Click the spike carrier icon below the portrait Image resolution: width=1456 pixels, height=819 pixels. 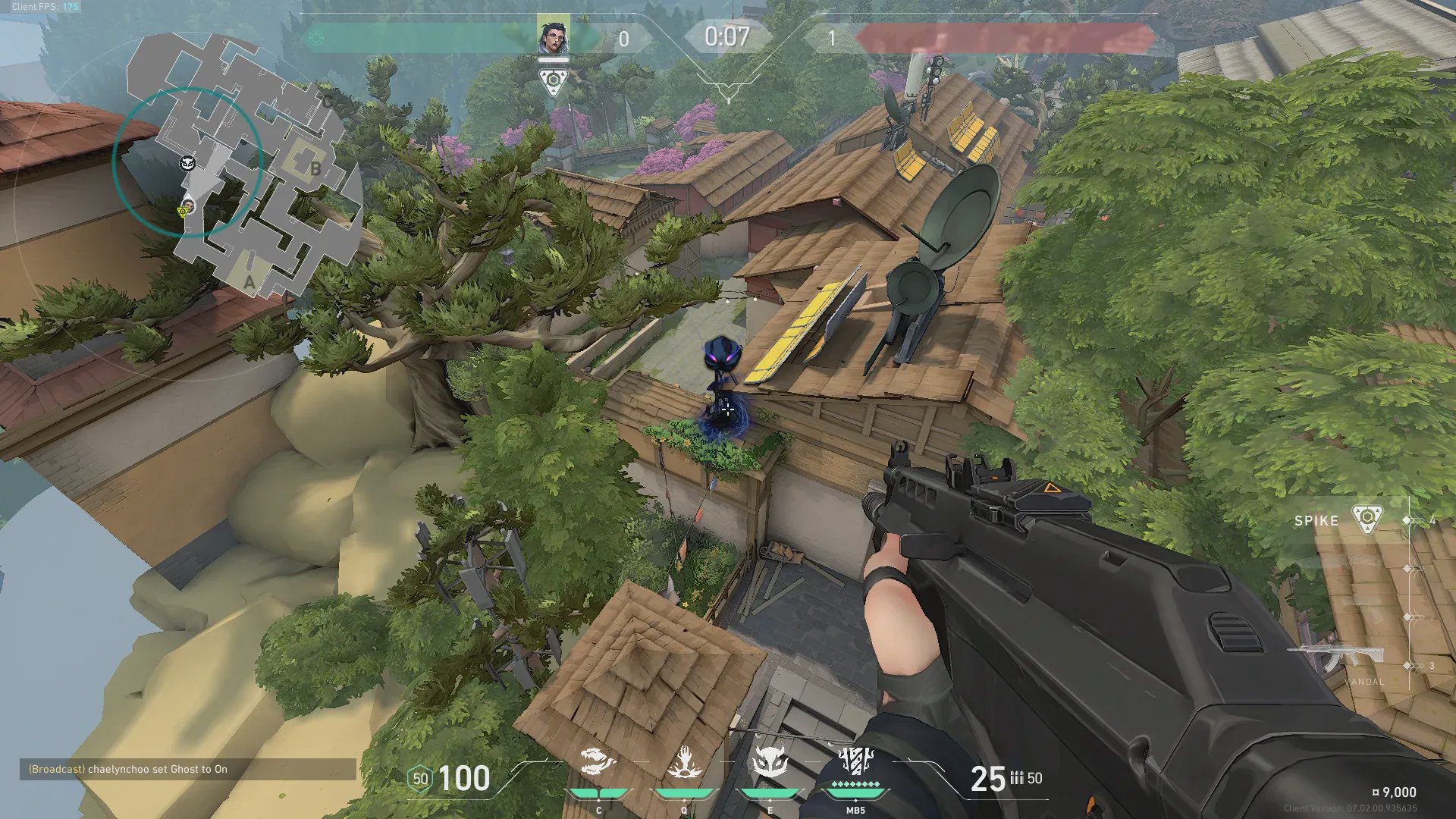pos(553,81)
